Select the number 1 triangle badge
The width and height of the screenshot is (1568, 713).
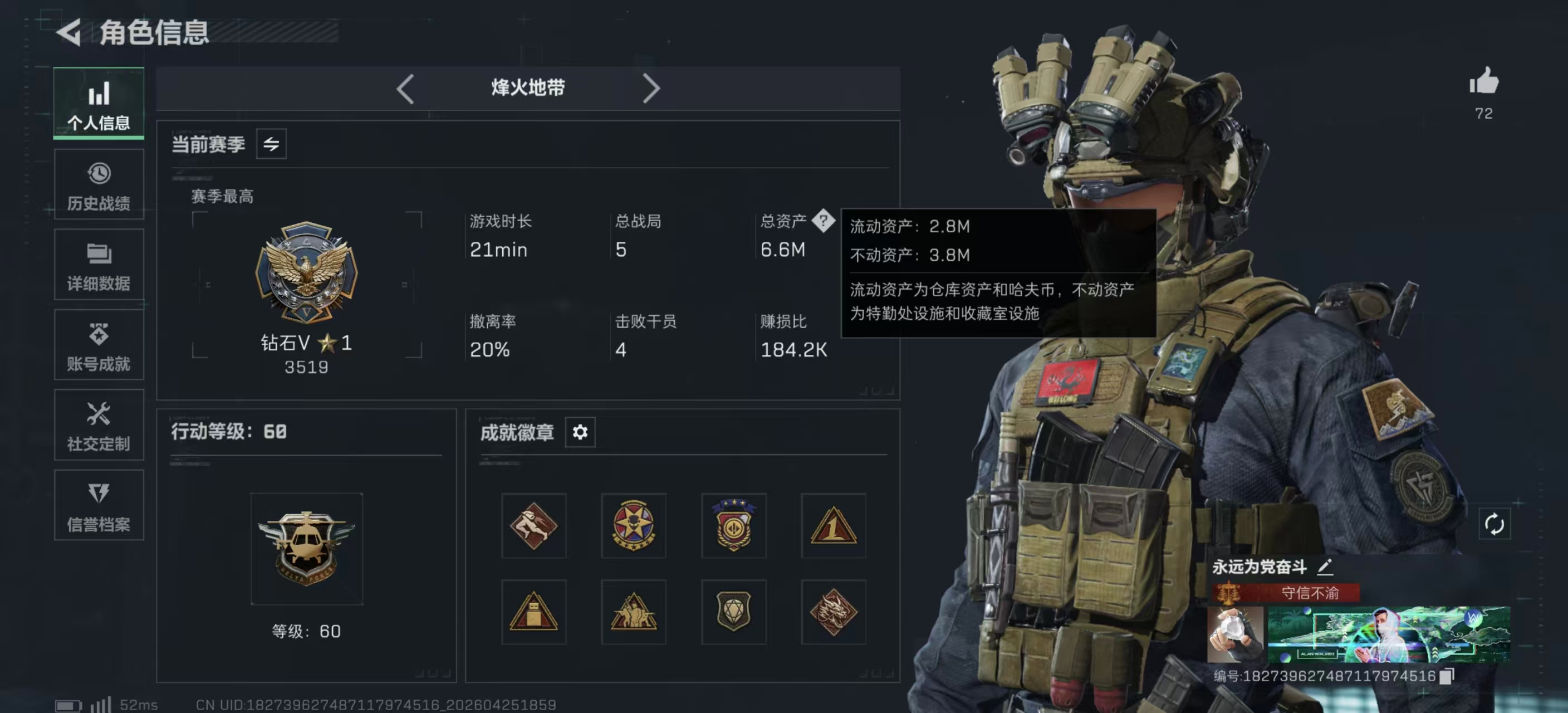tap(834, 526)
